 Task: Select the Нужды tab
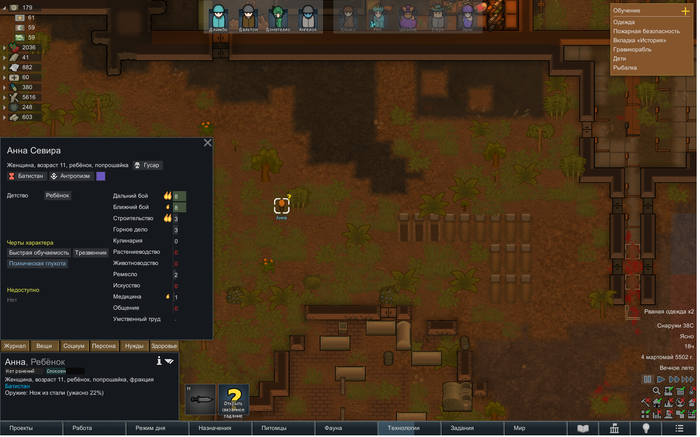coord(134,345)
